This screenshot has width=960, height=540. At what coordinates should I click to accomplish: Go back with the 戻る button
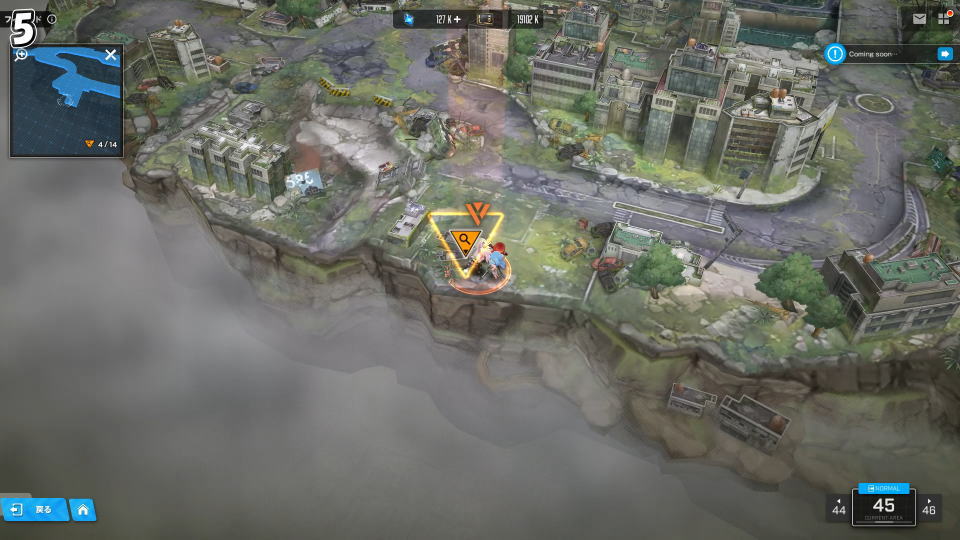[34, 510]
